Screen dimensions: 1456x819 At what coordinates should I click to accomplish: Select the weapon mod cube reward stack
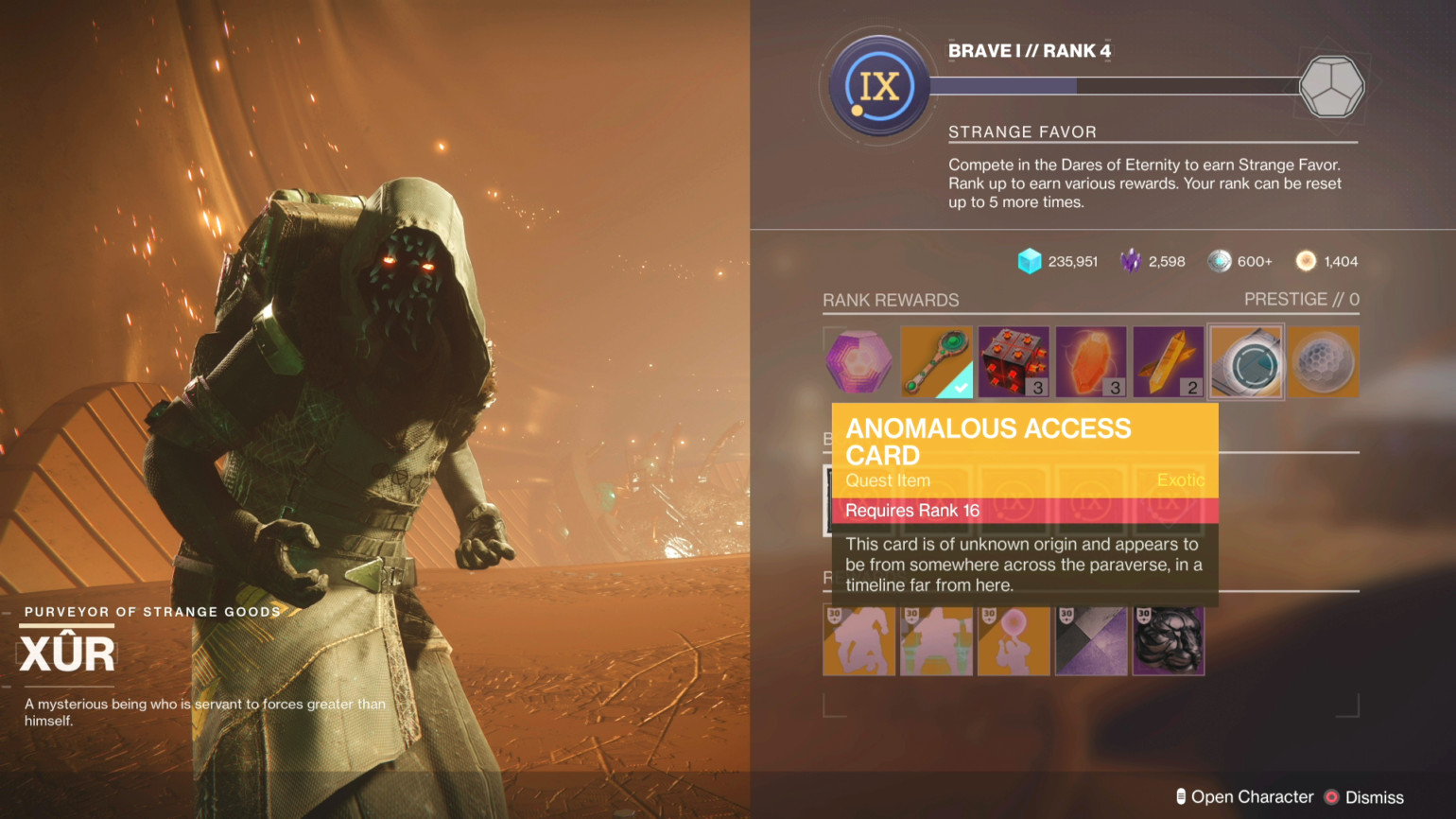1014,362
